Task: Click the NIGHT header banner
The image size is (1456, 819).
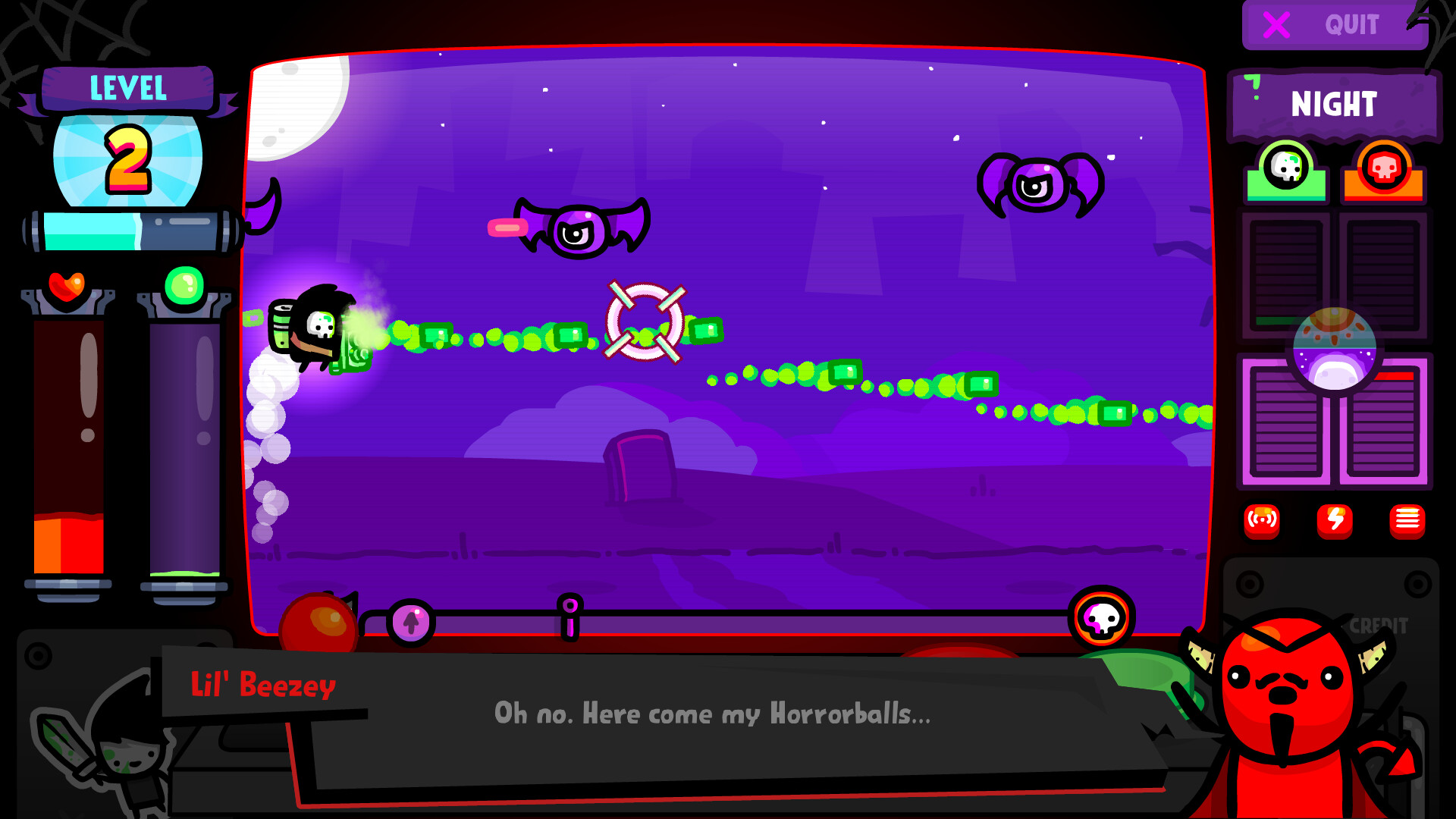Action: click(x=1332, y=104)
